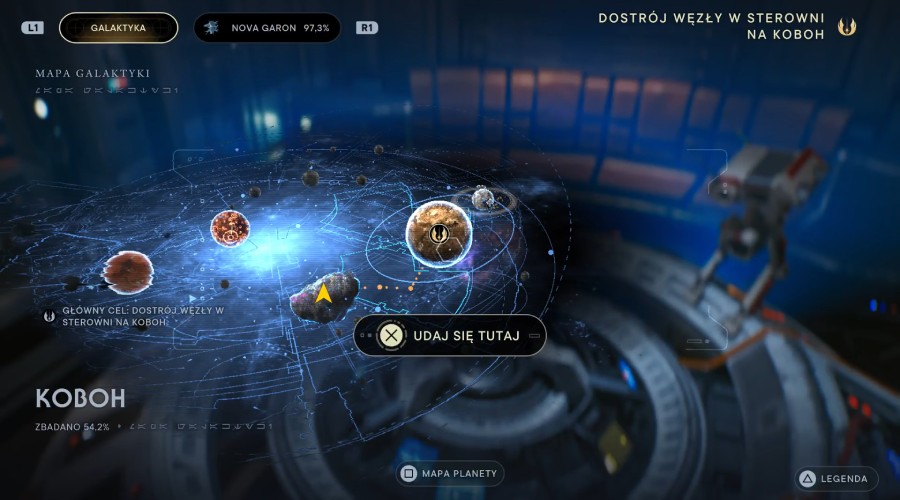
Task: Choose the glowing orange planet near the star
Action: click(x=230, y=230)
